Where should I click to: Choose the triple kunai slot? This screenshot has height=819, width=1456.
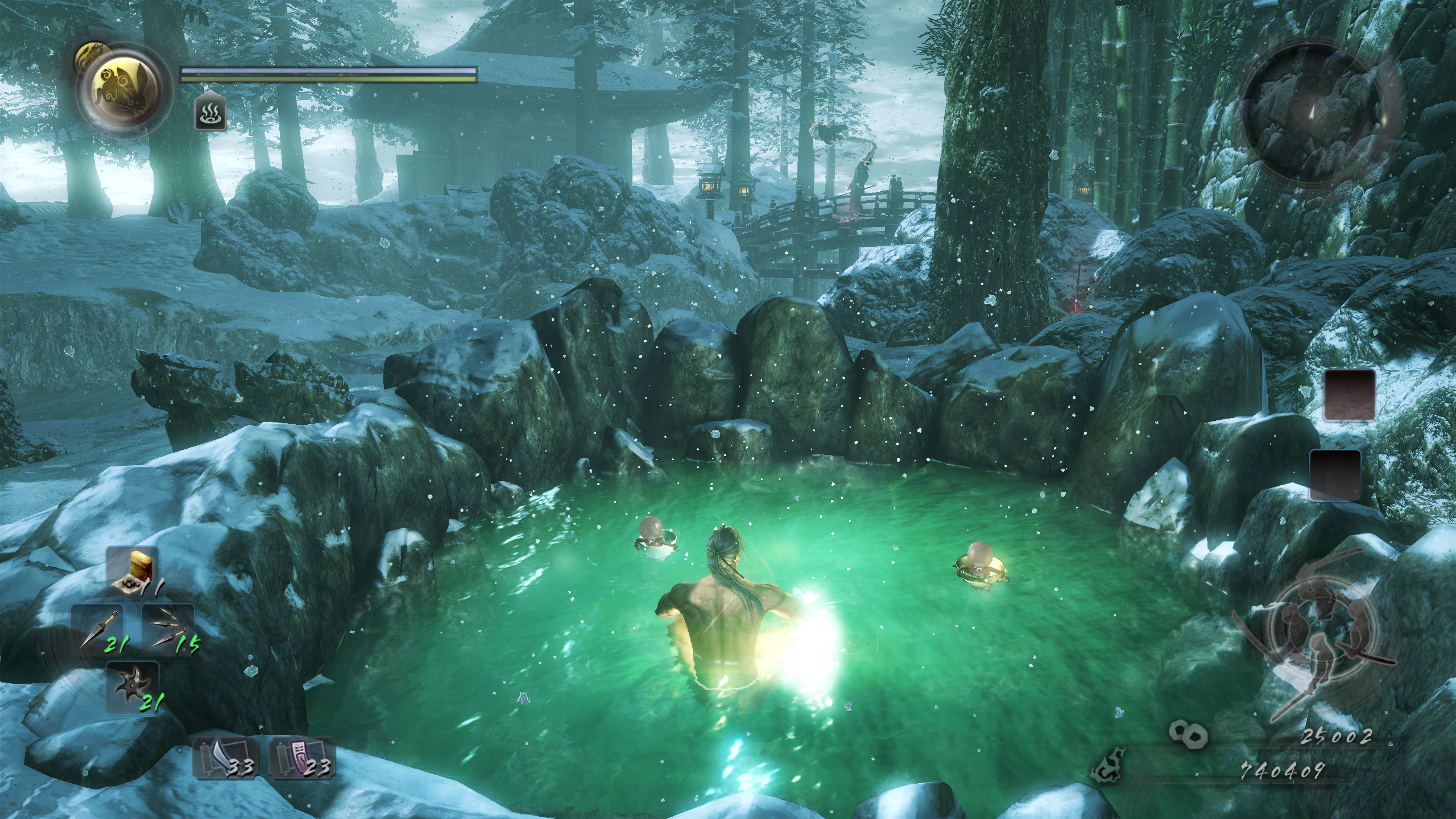[x=168, y=629]
